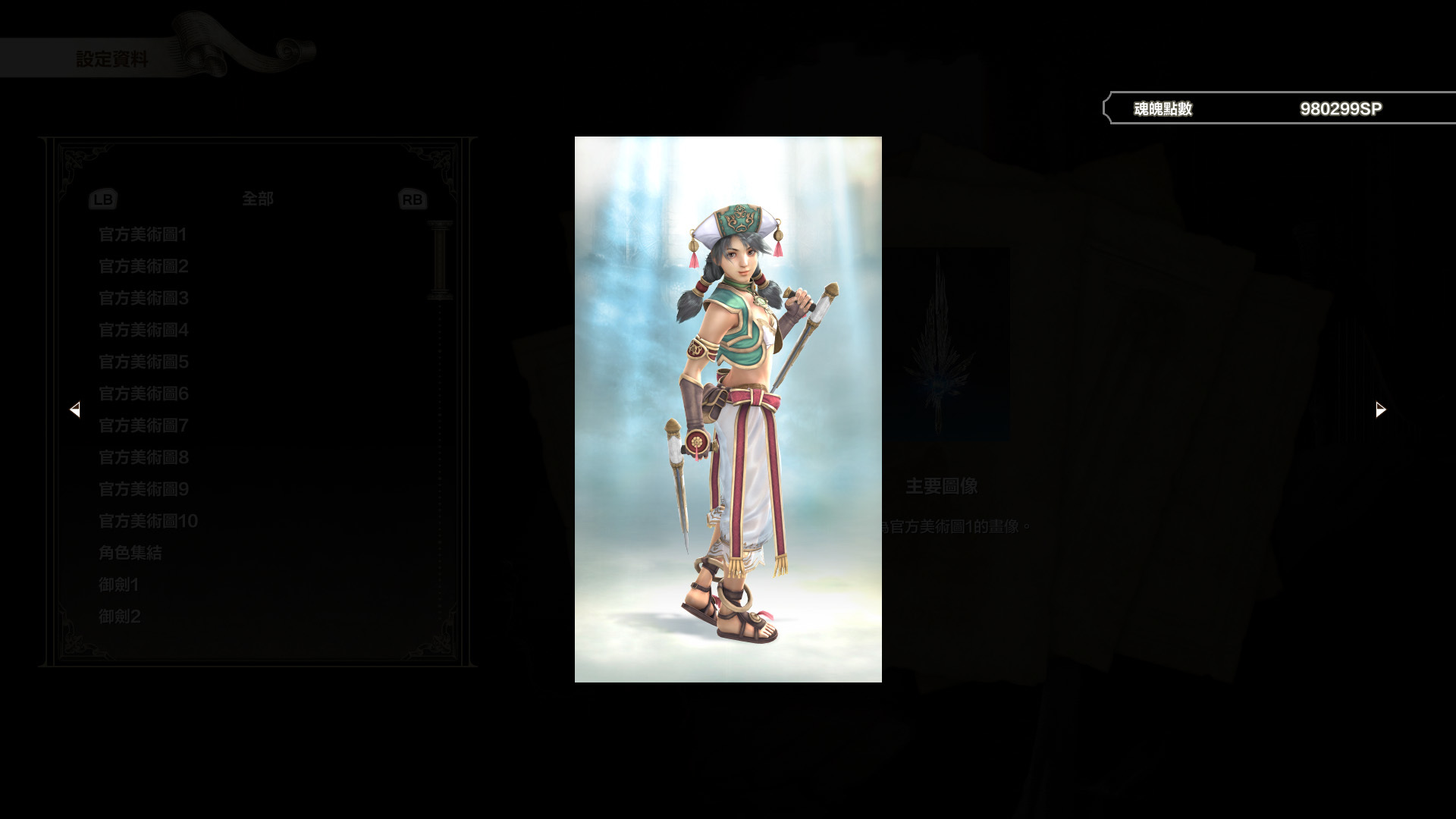Click the highlighted 官方美術圖7 row
The height and width of the screenshot is (819, 1456).
point(143,426)
